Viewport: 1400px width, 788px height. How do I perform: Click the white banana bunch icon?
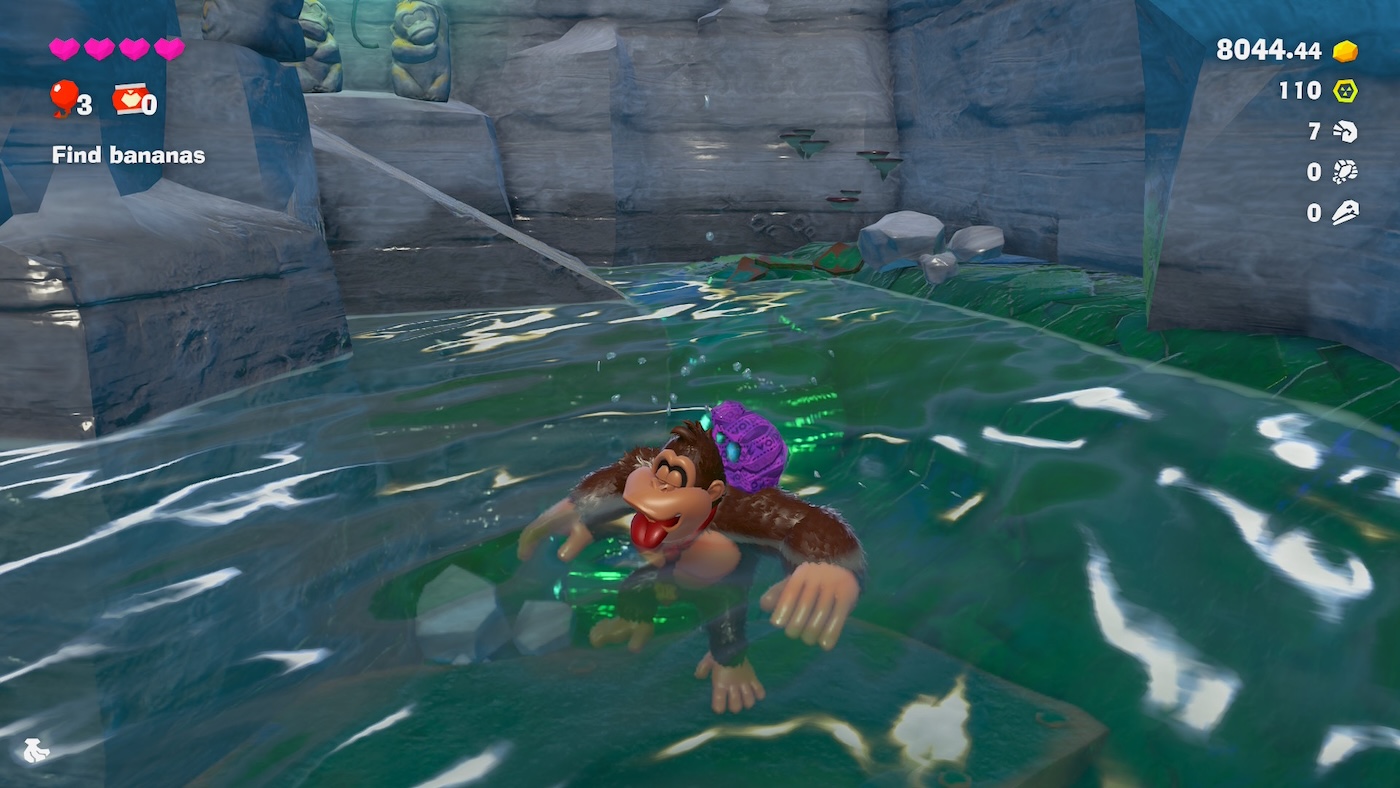coord(35,750)
